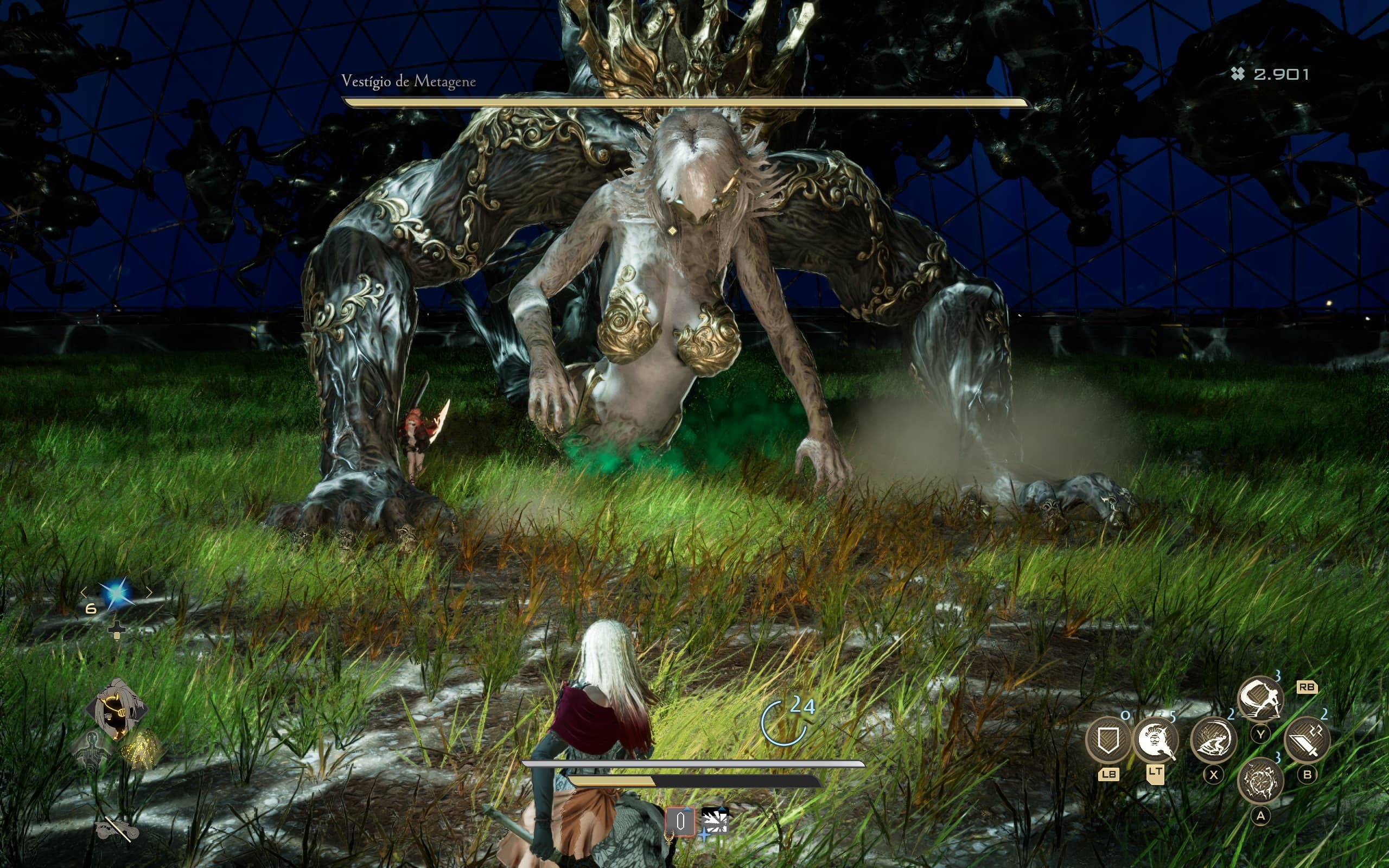Click the right arrow beside the star counter
Screen dimensions: 1389x868
(x=150, y=592)
